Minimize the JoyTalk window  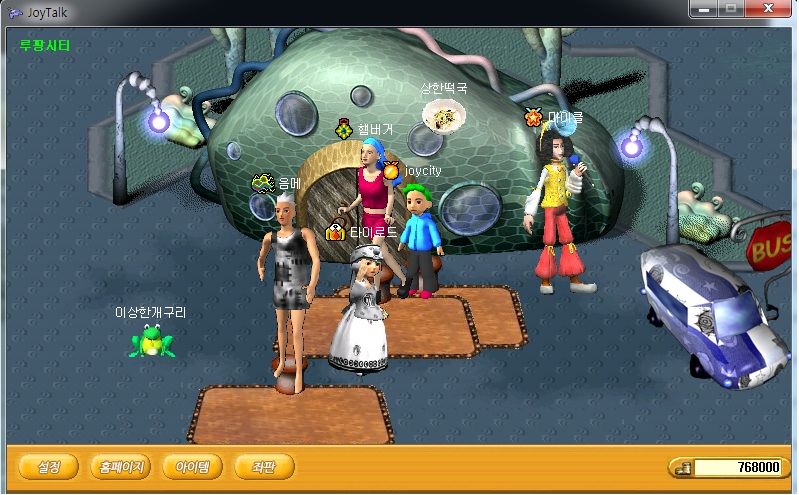705,9
